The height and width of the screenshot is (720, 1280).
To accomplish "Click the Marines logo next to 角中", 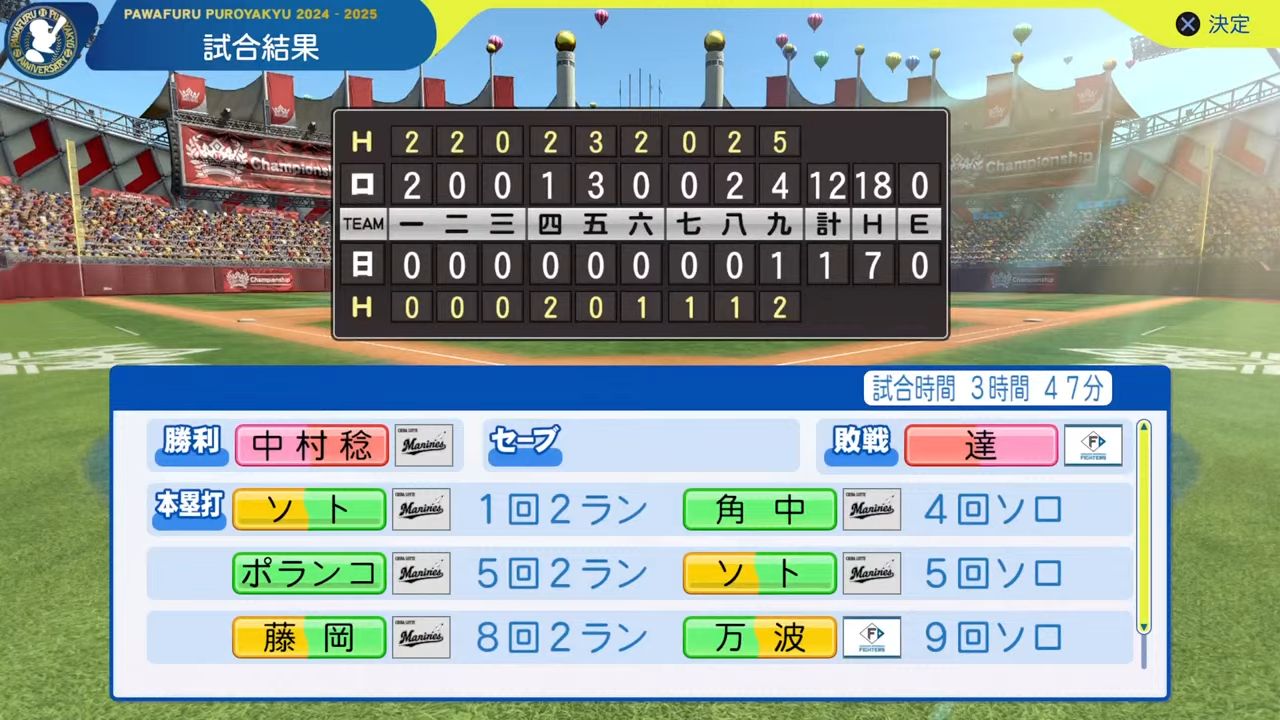I will pyautogui.click(x=871, y=509).
